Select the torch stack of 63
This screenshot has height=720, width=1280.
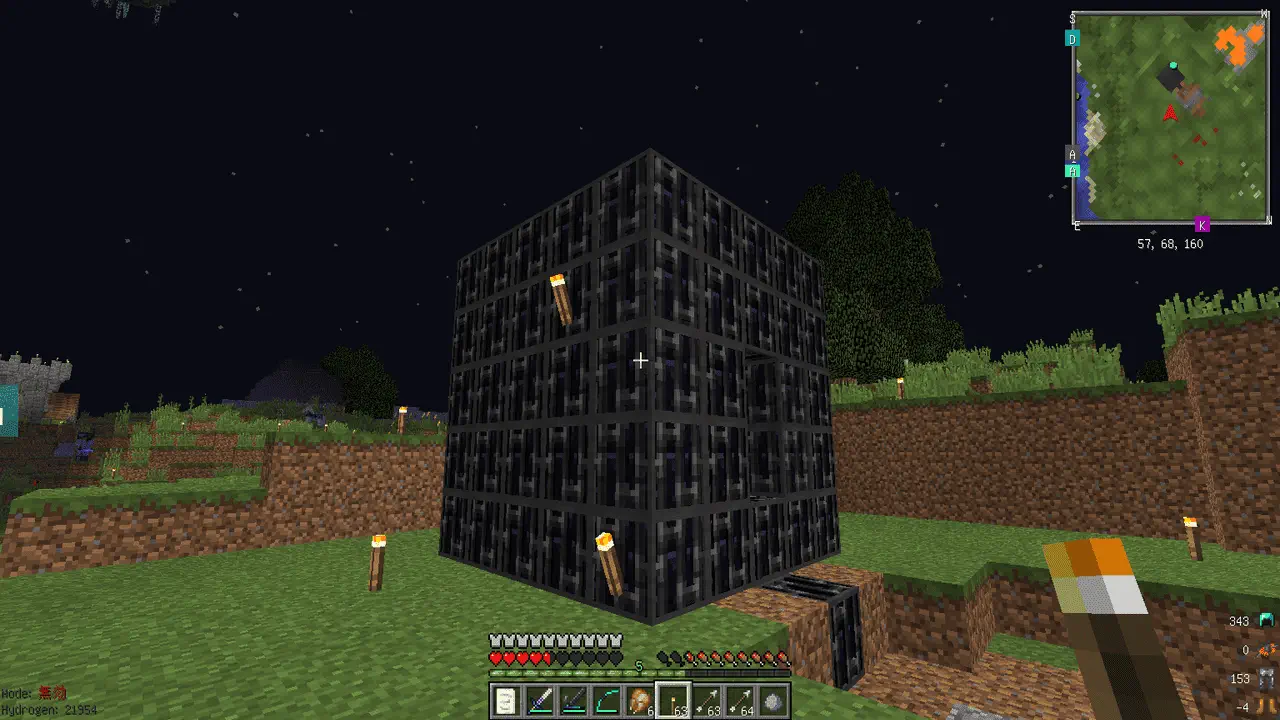point(673,702)
